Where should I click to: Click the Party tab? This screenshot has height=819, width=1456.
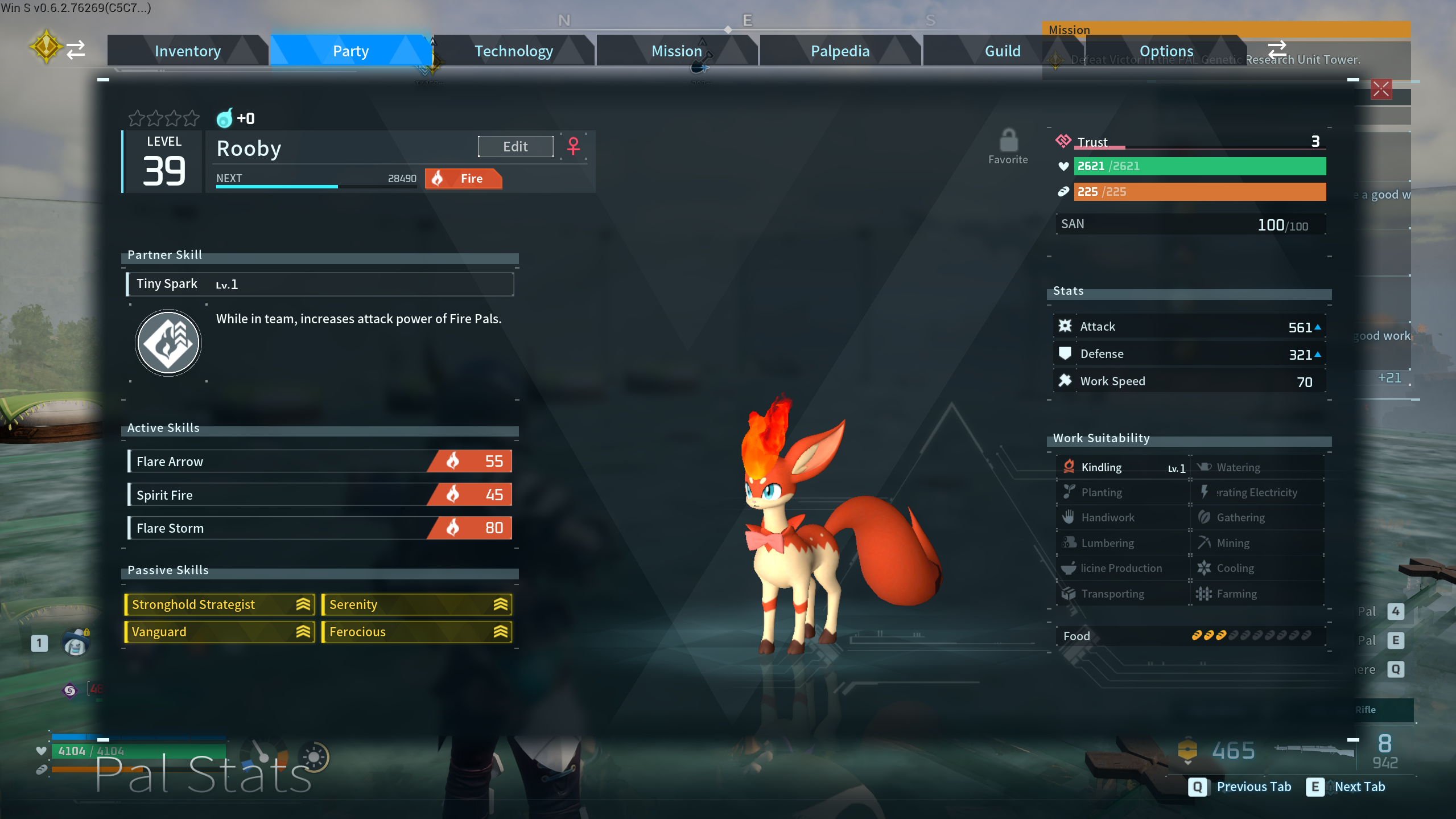[350, 51]
